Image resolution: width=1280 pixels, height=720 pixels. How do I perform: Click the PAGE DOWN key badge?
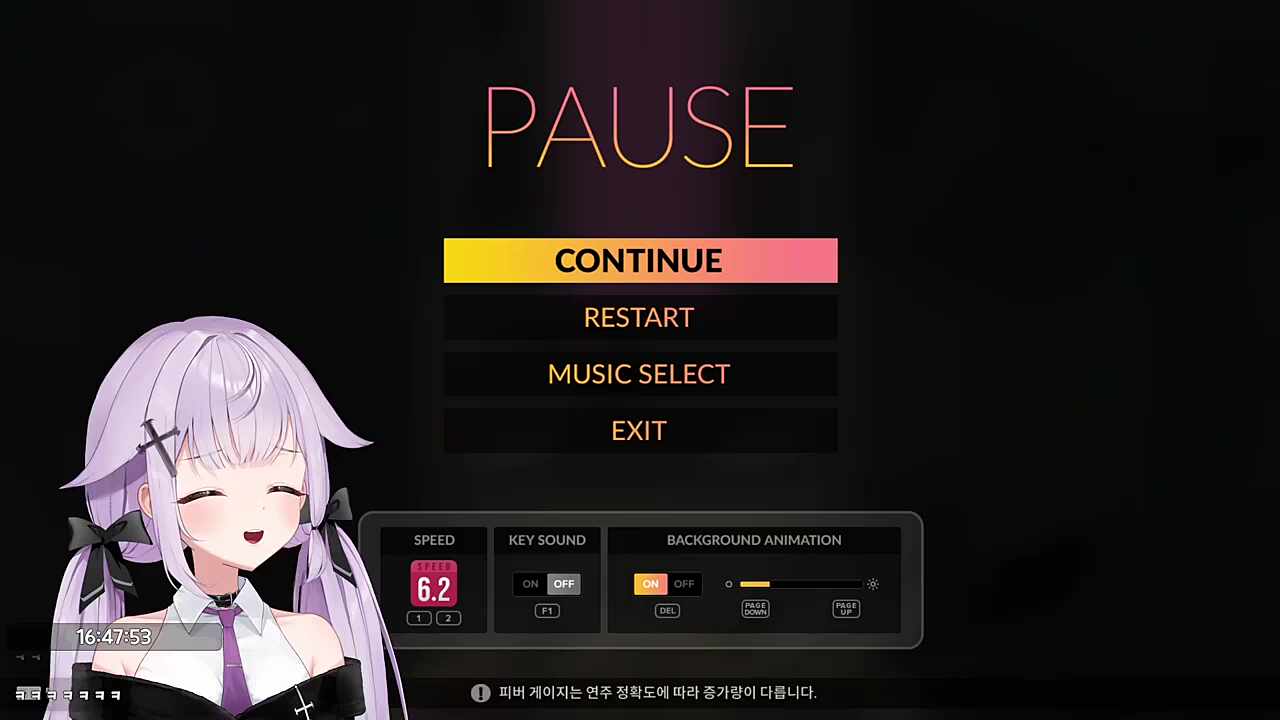tap(755, 608)
